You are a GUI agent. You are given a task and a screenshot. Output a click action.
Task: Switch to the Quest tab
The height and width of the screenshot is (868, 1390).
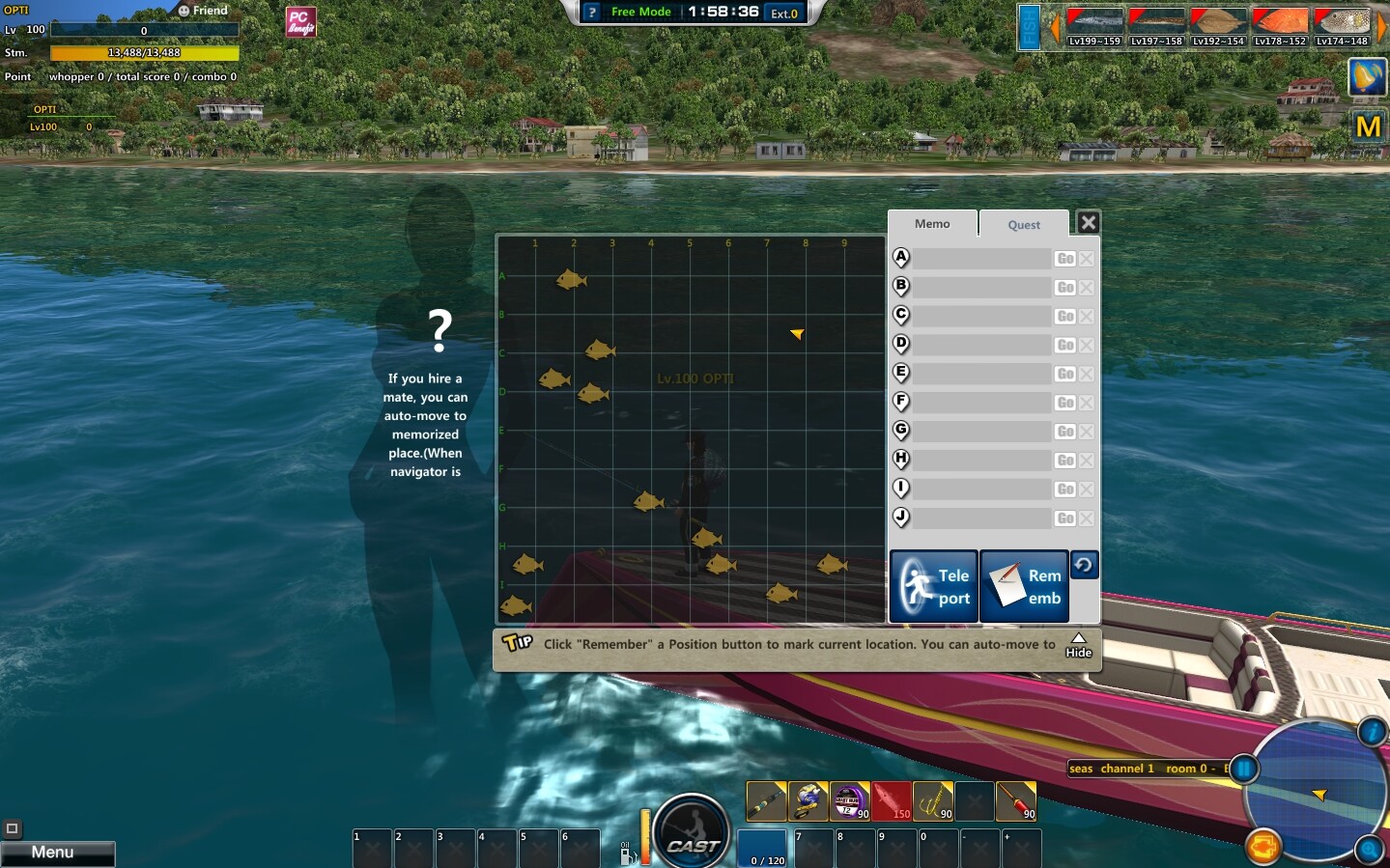coord(1023,224)
